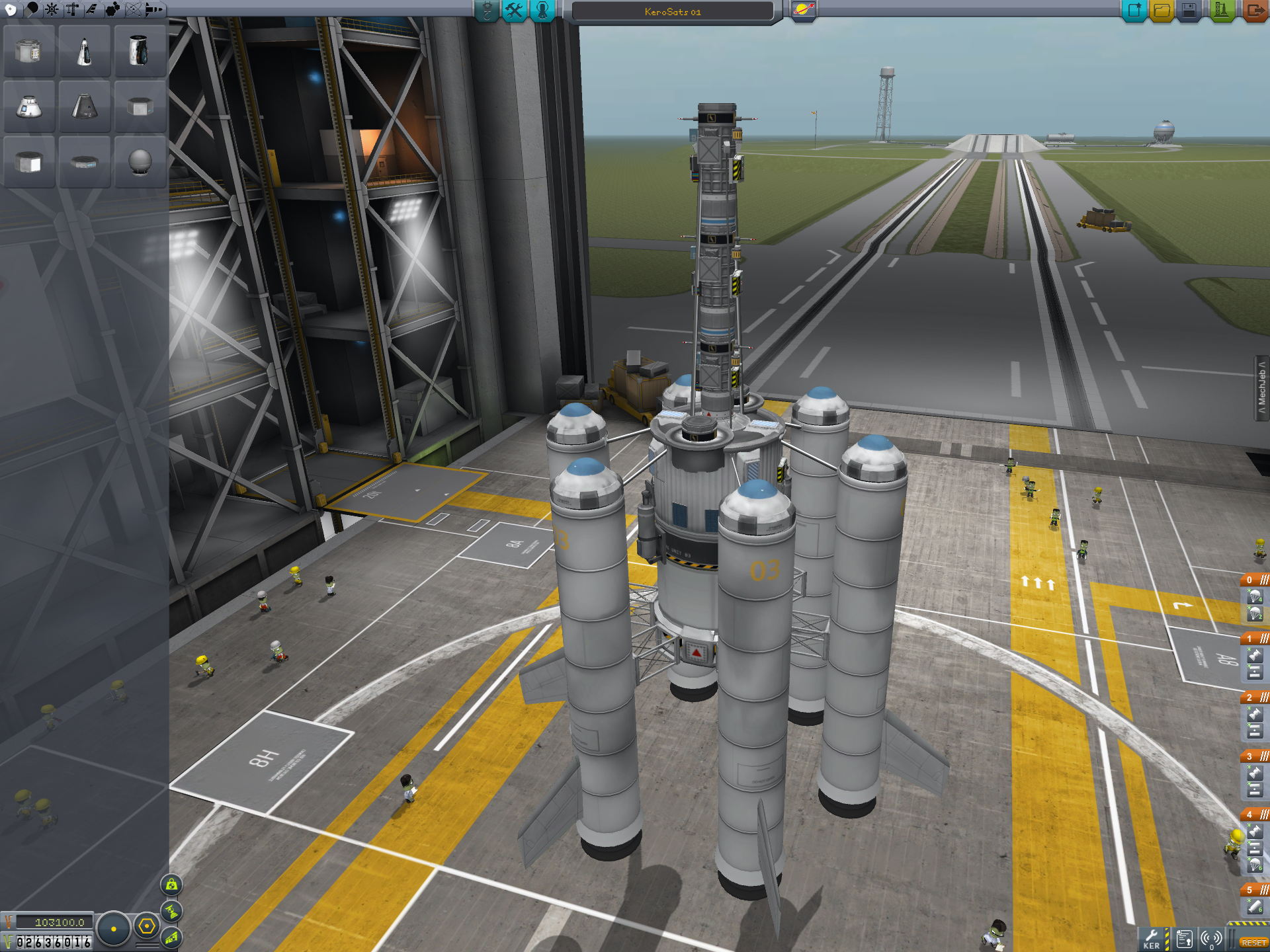
Task: Open the Action Groups editor mode
Action: [x=514, y=11]
